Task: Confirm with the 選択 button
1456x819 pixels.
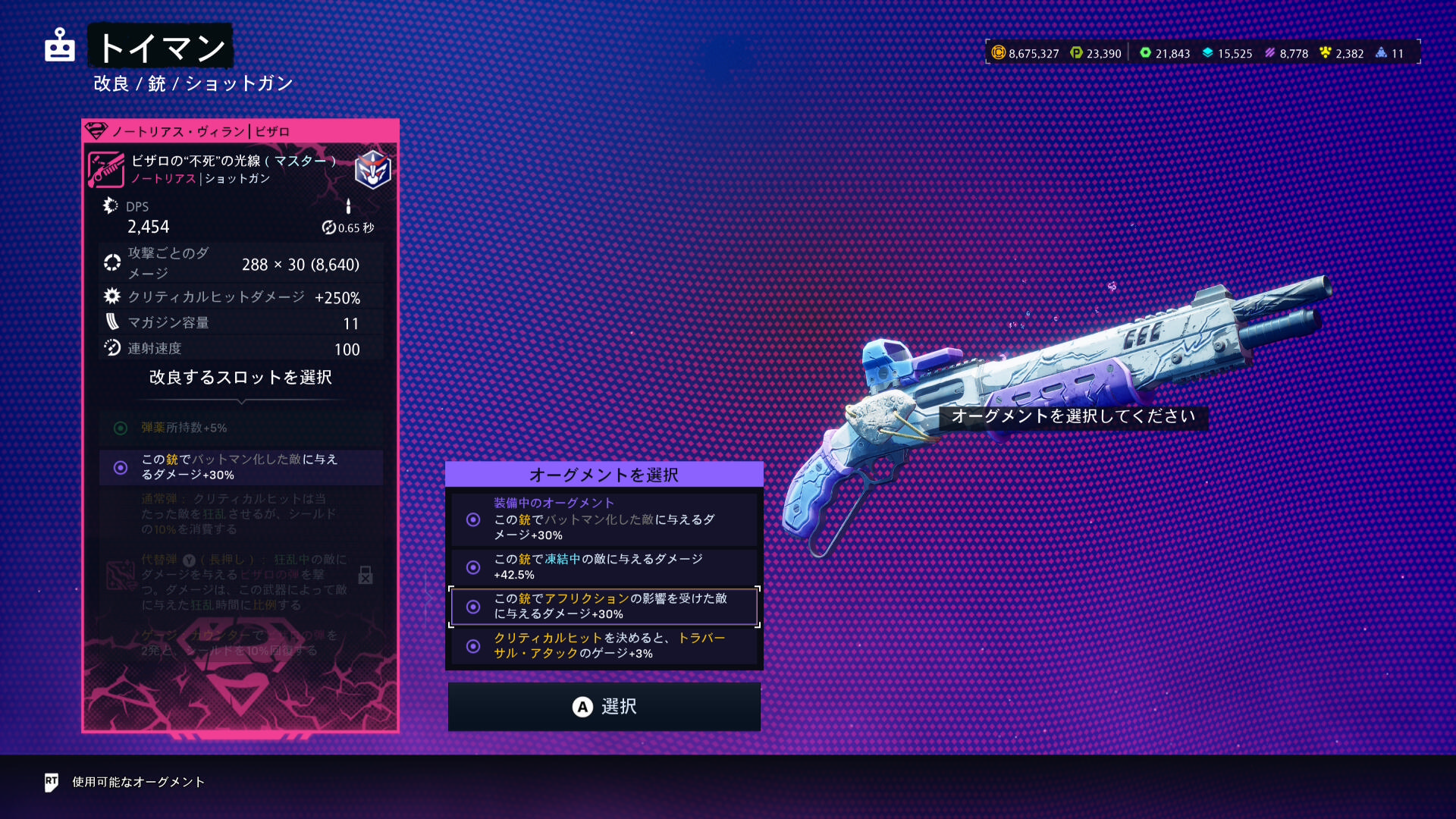Action: tap(604, 707)
